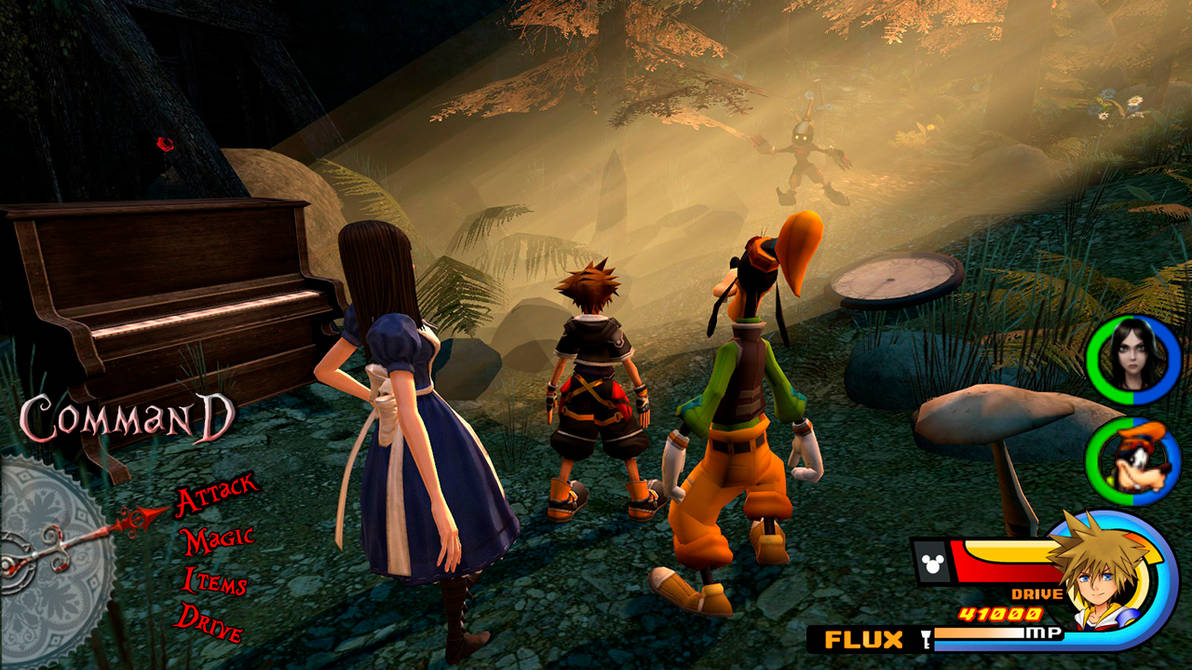Activate the Drive command
This screenshot has height=670, width=1192.
[210, 622]
